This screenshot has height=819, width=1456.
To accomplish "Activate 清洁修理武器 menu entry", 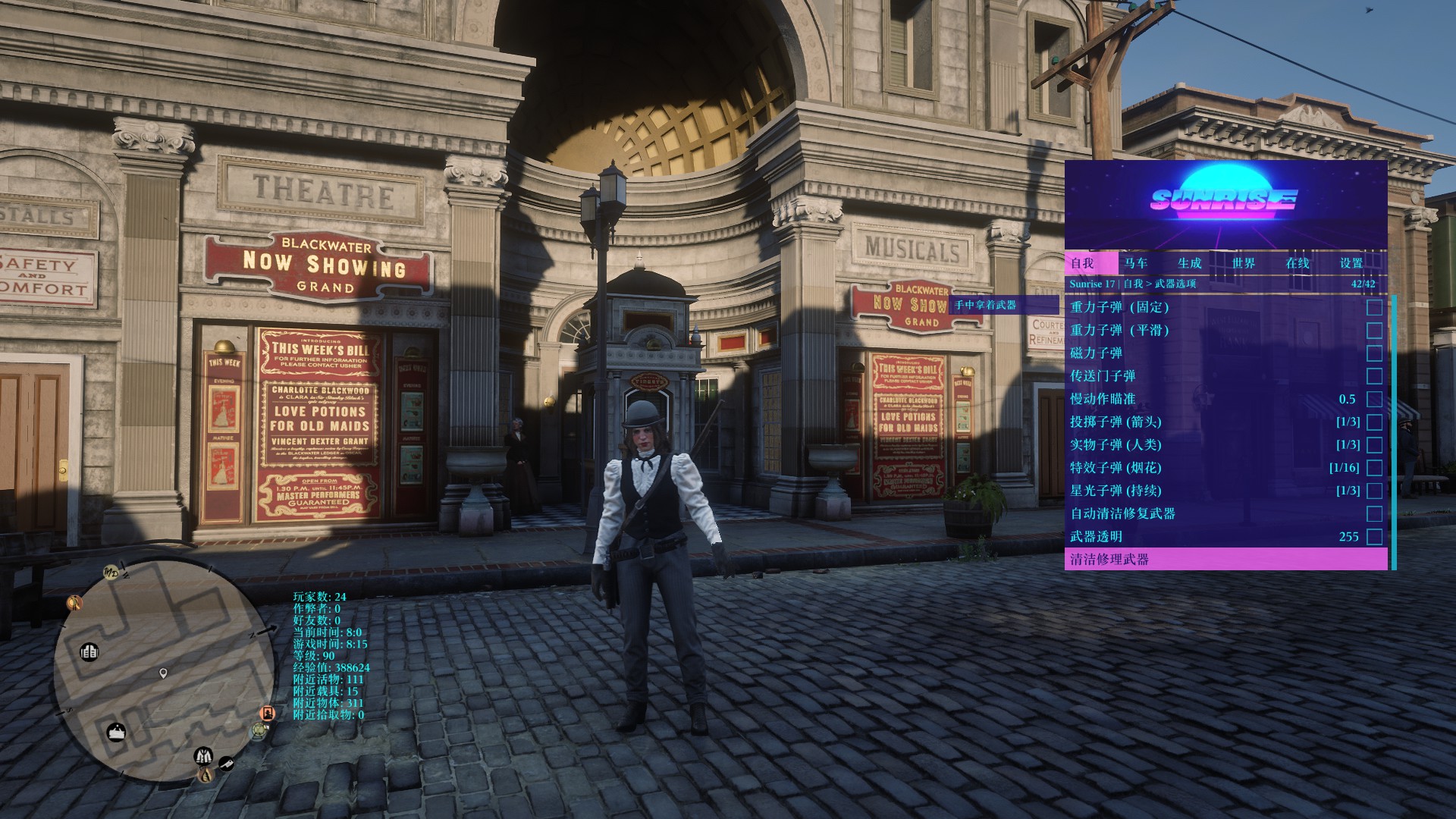I will click(x=1225, y=560).
